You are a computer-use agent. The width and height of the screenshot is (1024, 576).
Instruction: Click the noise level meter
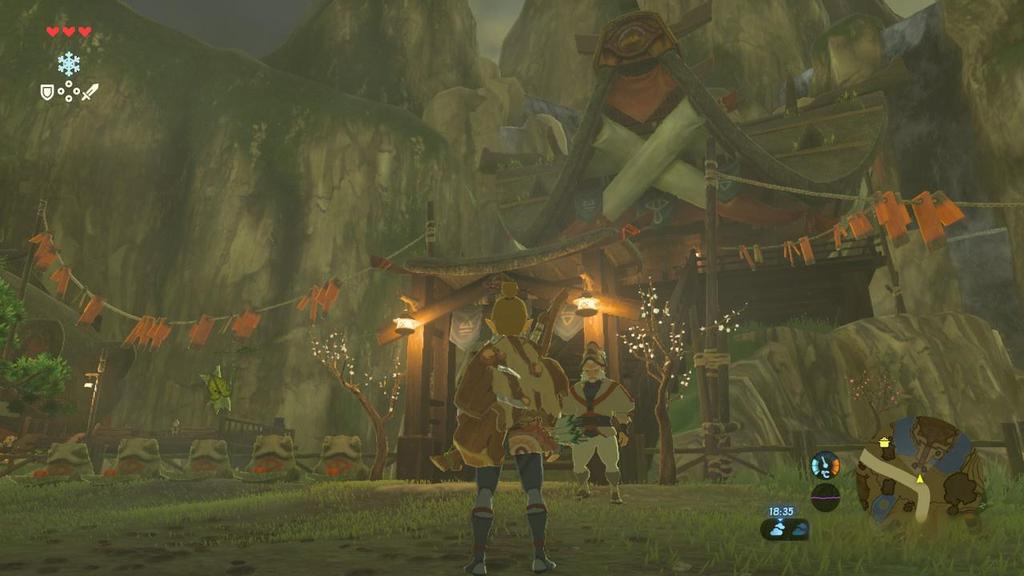tap(825, 497)
